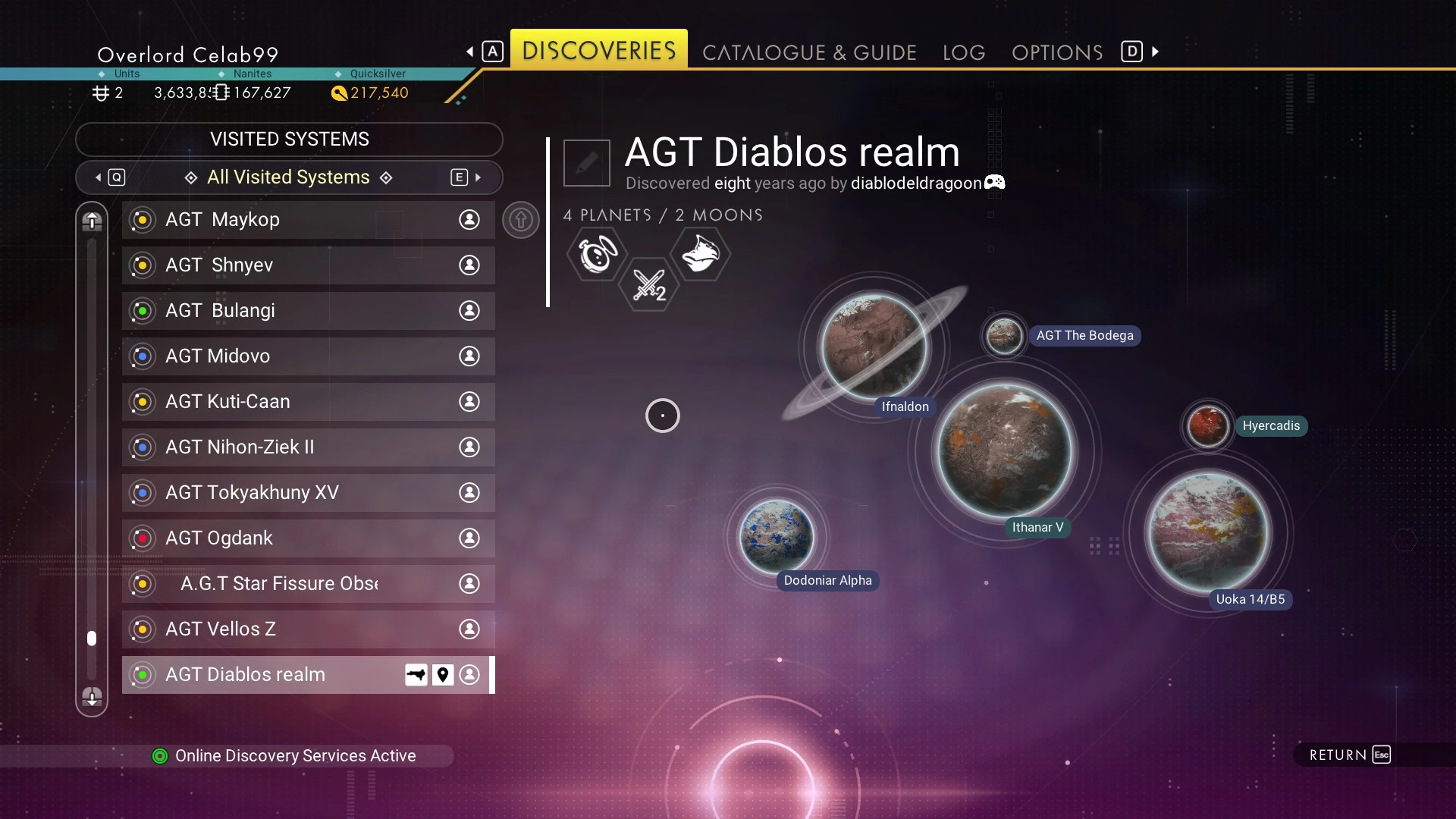Select the planet Ithanar V
The width and height of the screenshot is (1456, 819).
tap(1004, 450)
